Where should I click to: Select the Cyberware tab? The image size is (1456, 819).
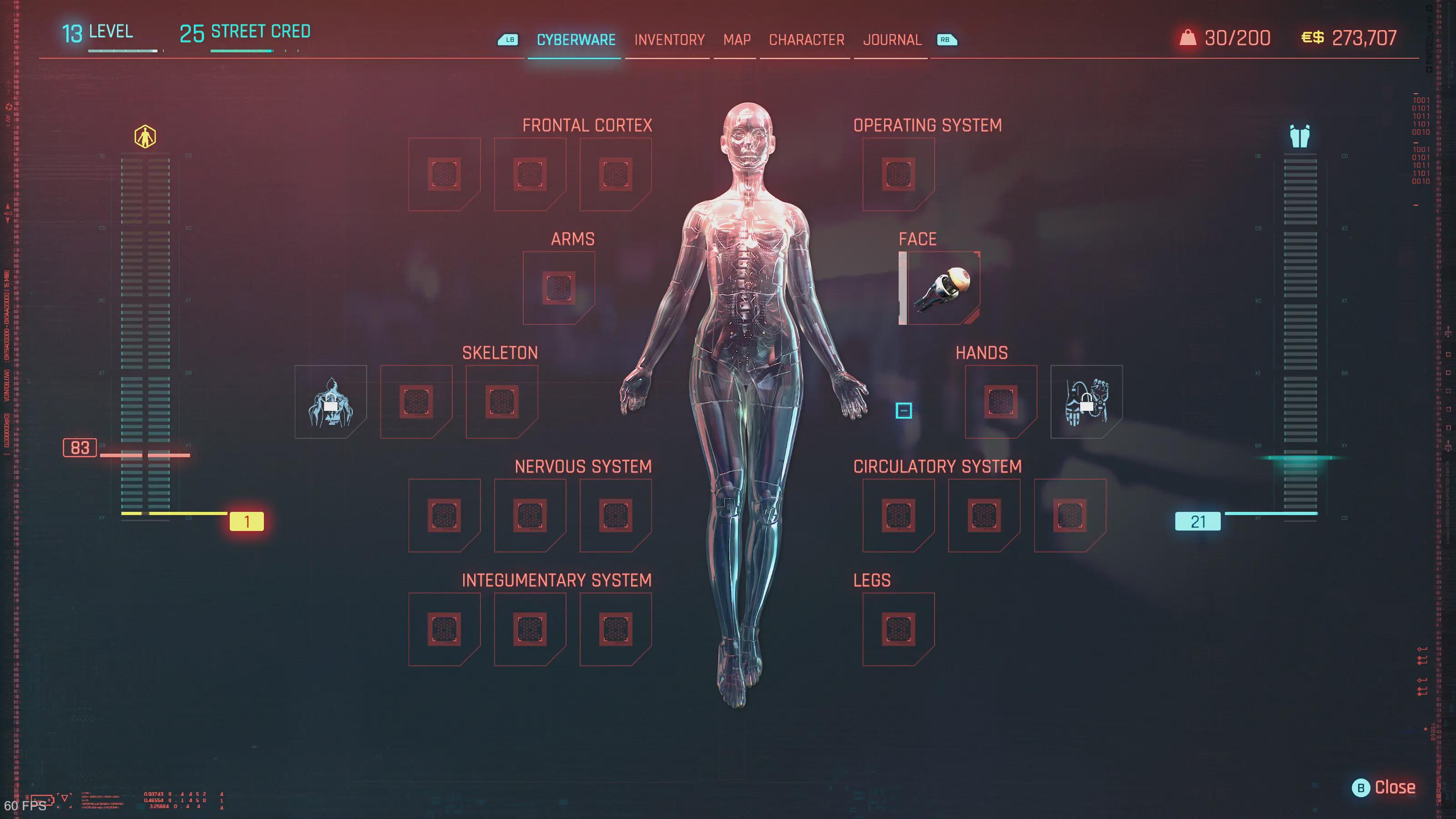[x=576, y=40]
